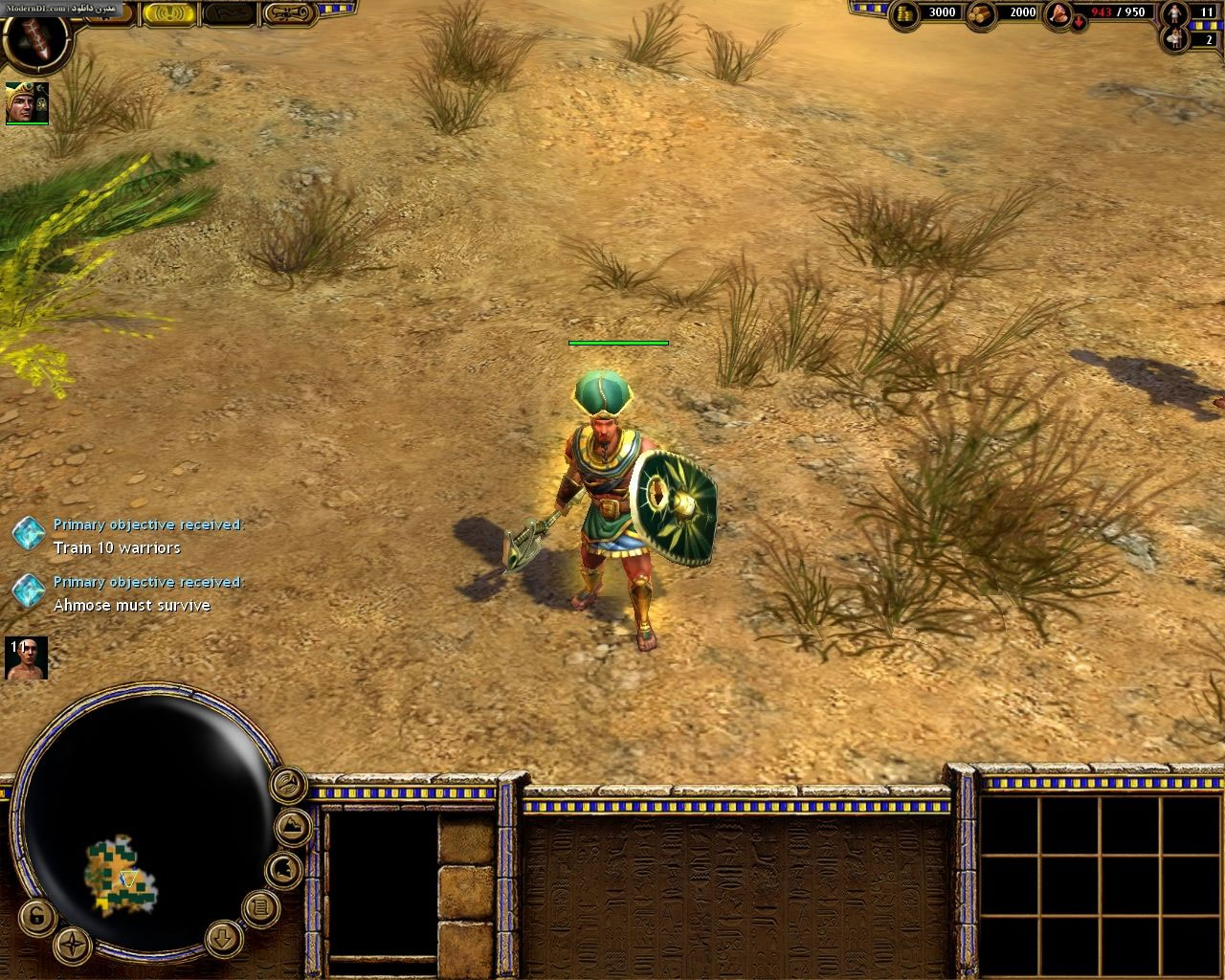Open the scroll objectives button by minimap
Image resolution: width=1225 pixels, height=980 pixels.
click(259, 905)
